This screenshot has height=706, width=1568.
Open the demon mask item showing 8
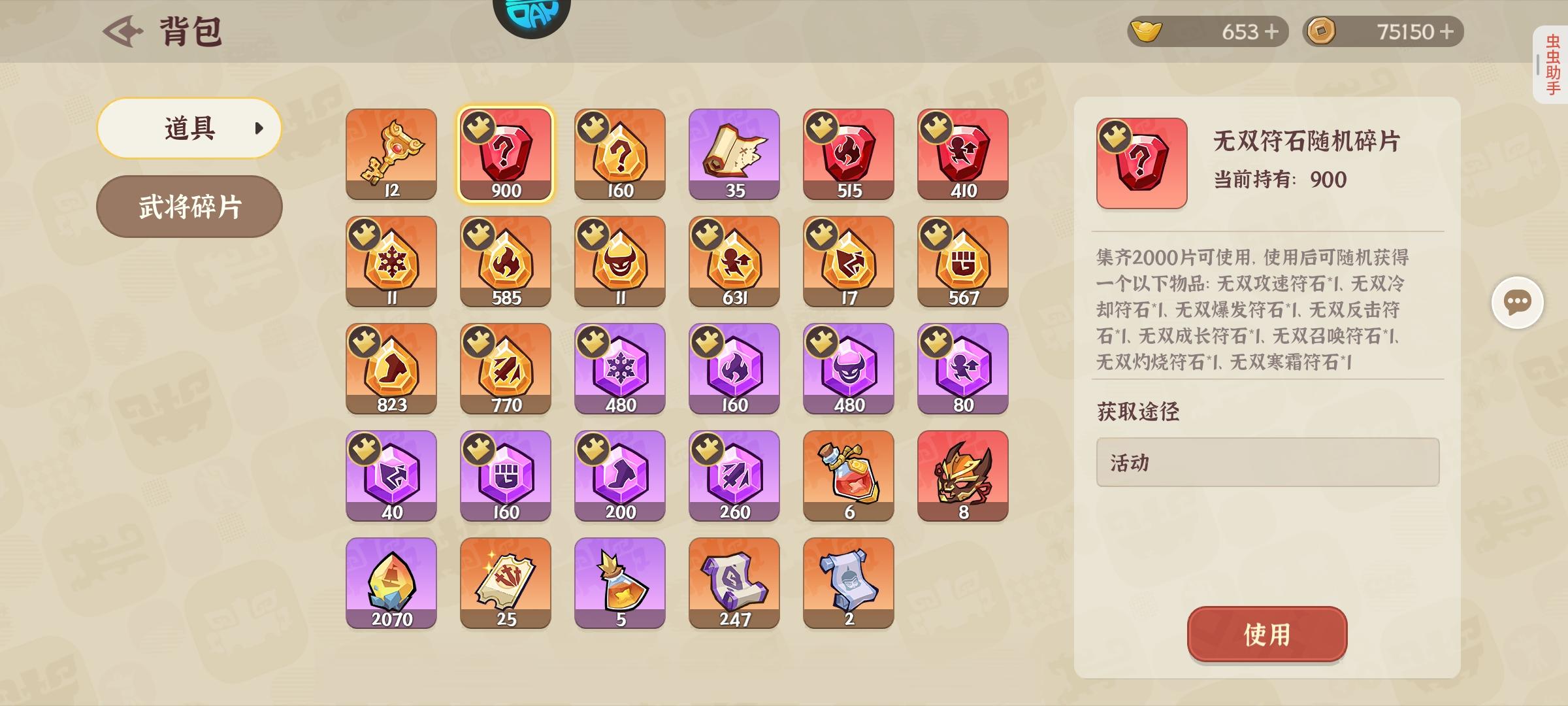click(x=962, y=476)
